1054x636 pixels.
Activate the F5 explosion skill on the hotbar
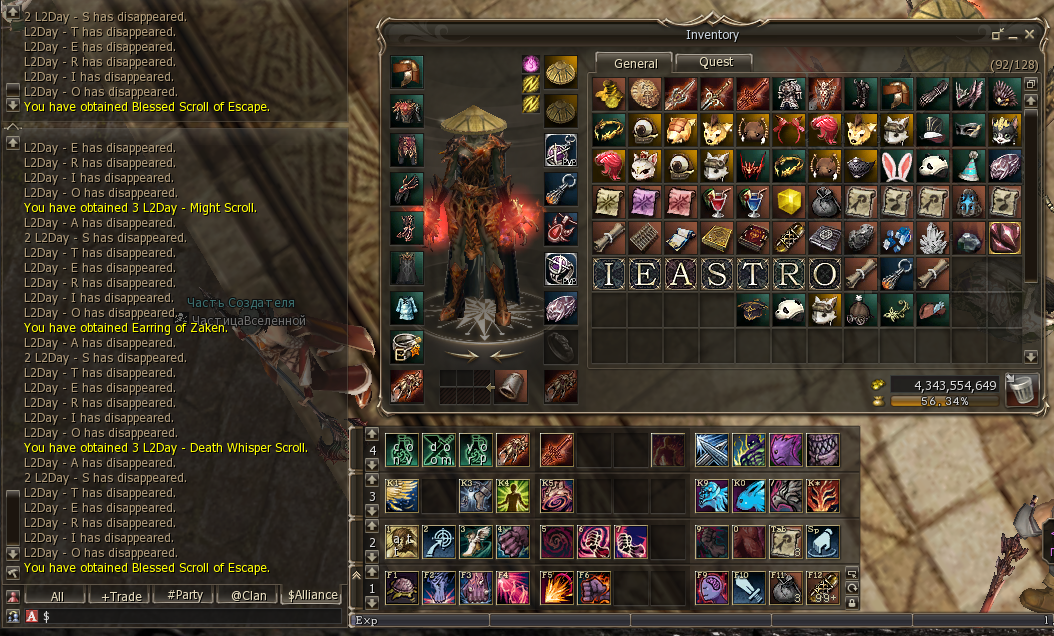click(557, 587)
